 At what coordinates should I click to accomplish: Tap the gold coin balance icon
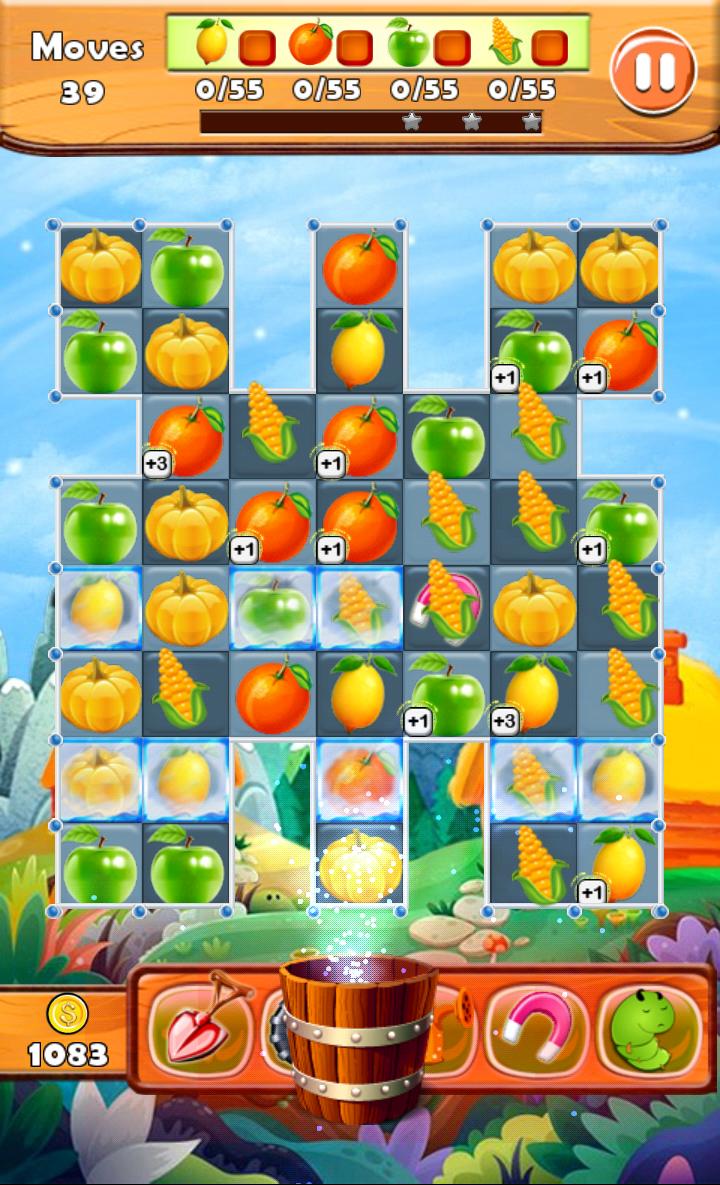click(x=68, y=1014)
